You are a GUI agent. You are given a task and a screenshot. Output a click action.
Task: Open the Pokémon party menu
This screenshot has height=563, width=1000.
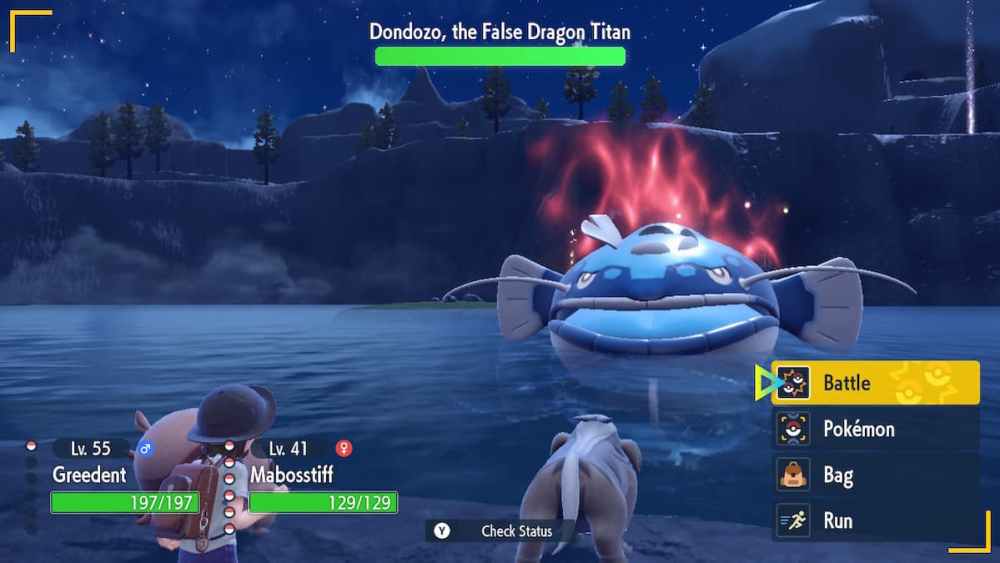(875, 429)
